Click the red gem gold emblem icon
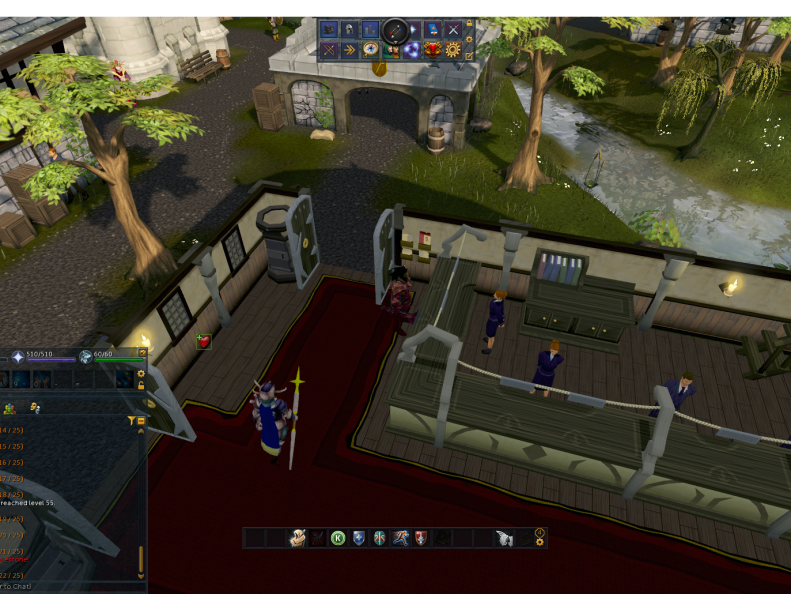791x594 pixels. point(433,49)
